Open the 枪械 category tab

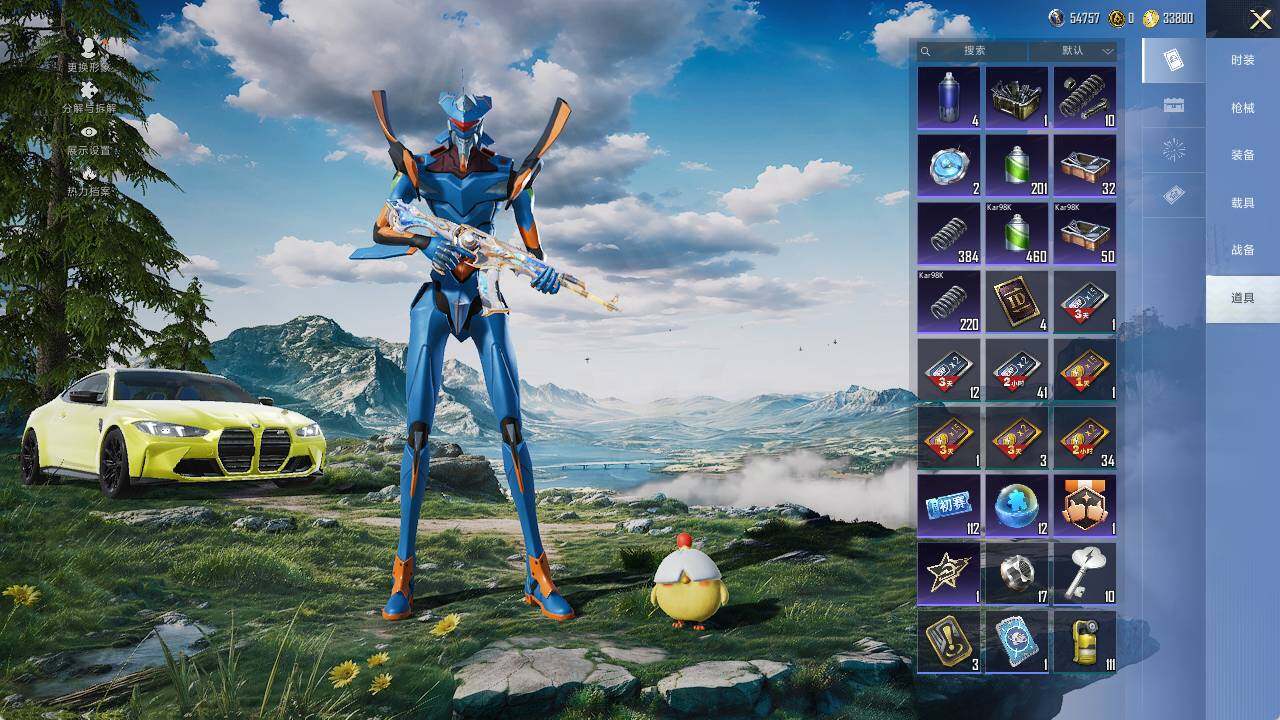(x=1242, y=107)
